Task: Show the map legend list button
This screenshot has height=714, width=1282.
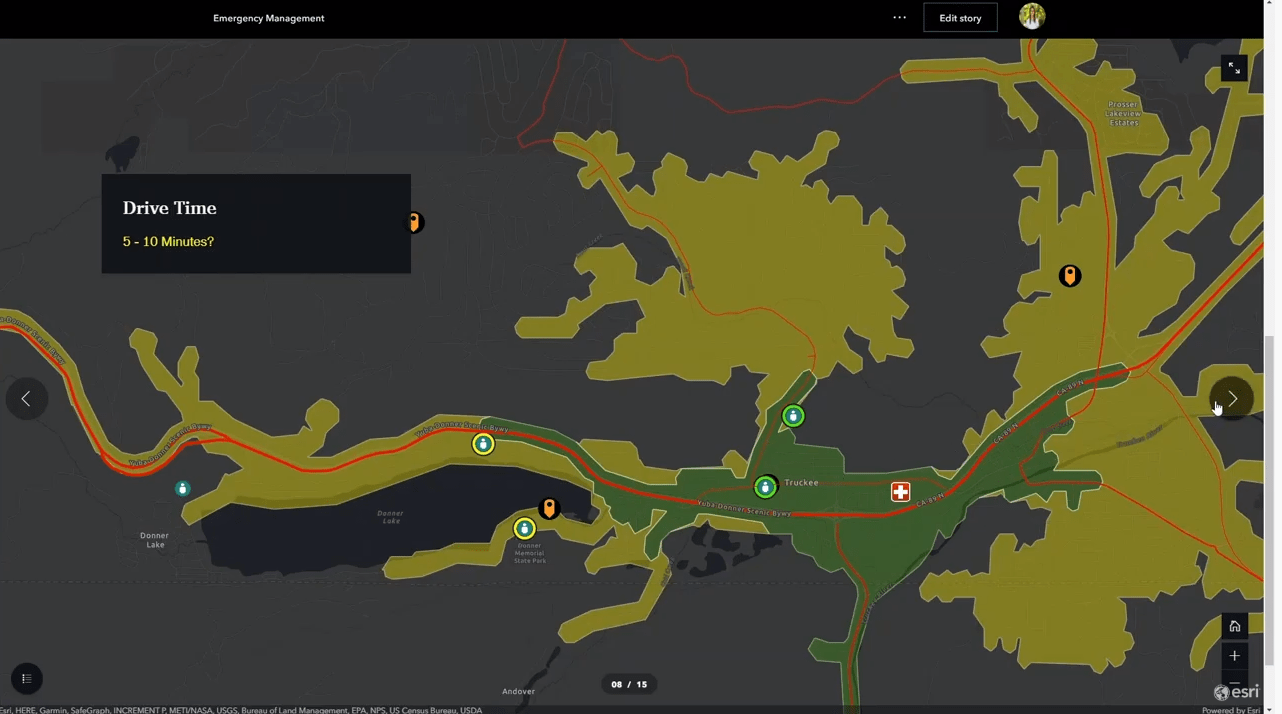Action: [27, 679]
